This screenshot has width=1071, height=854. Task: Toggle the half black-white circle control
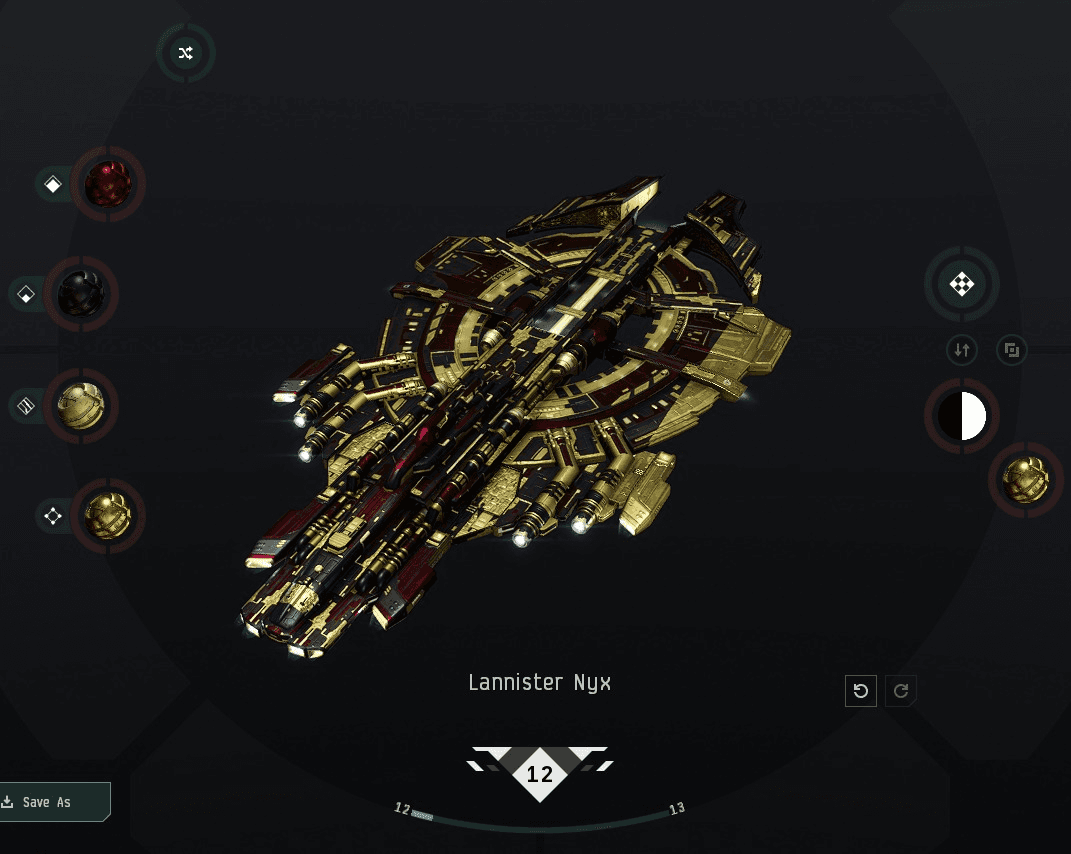(x=962, y=416)
